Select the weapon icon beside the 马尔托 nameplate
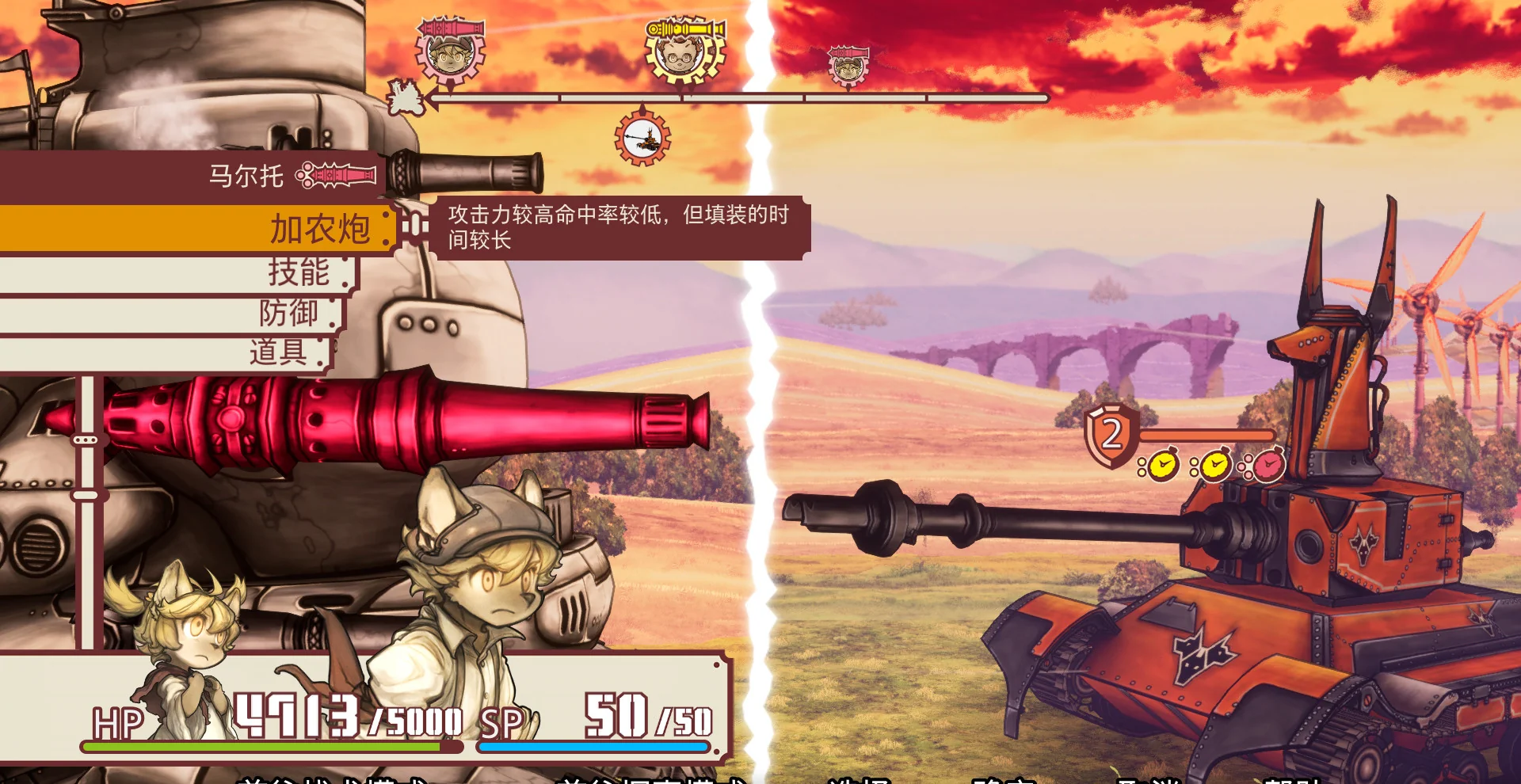Screen dimensions: 1521x784 click(x=337, y=176)
